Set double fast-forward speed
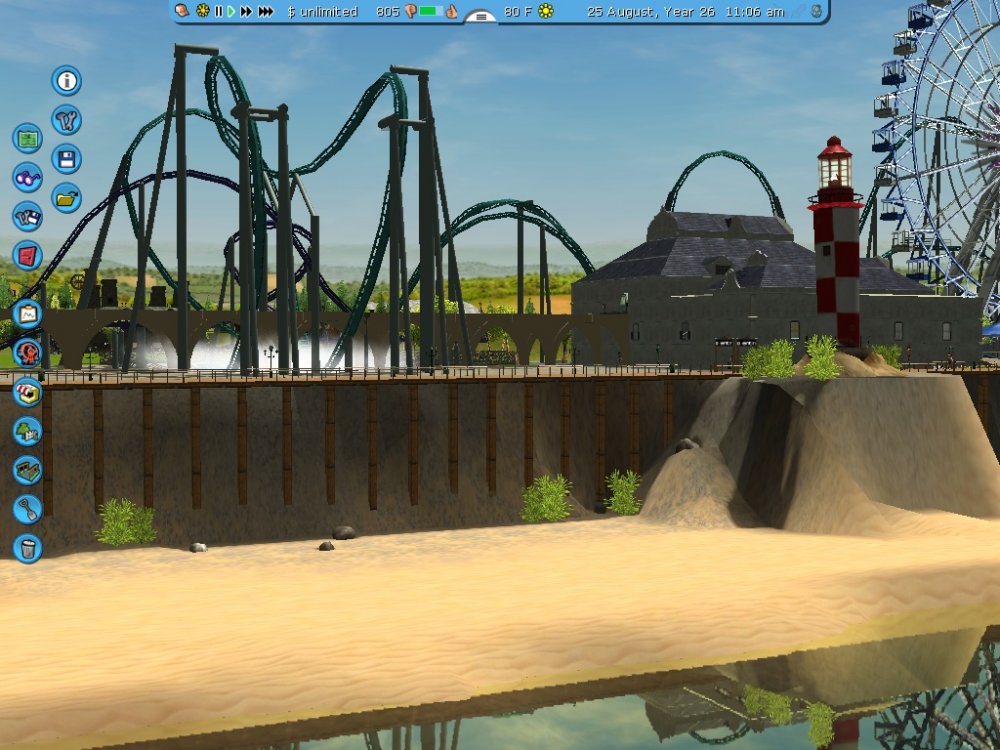This screenshot has height=750, width=1000. [246, 11]
